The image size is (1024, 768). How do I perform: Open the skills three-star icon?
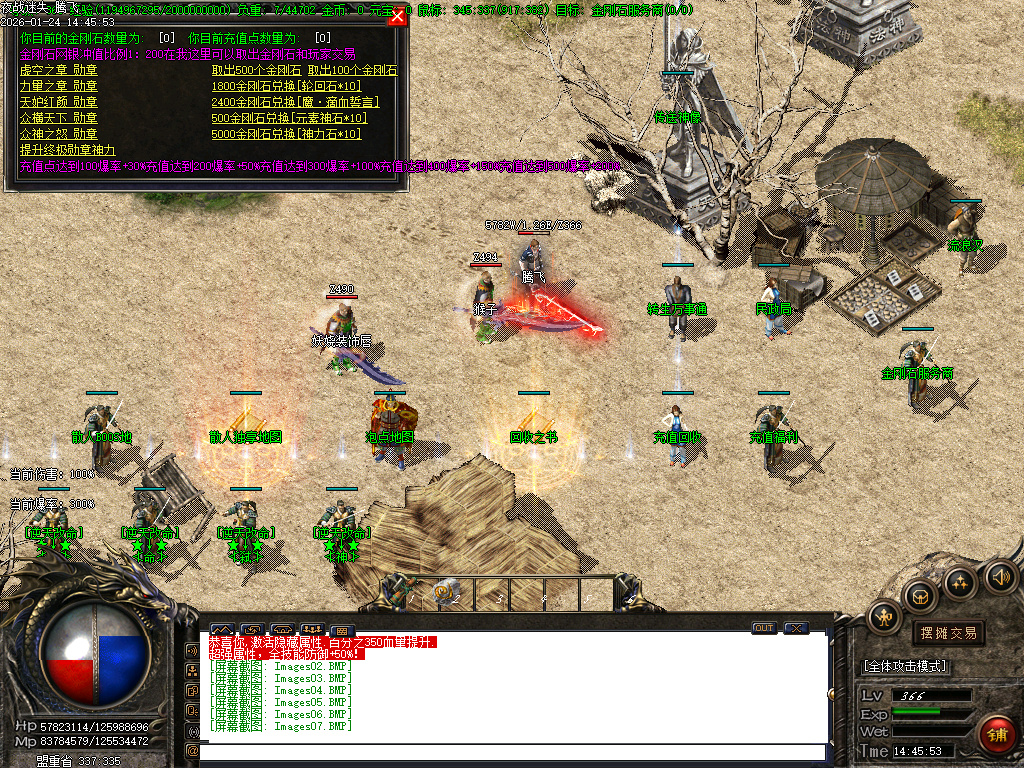[961, 582]
